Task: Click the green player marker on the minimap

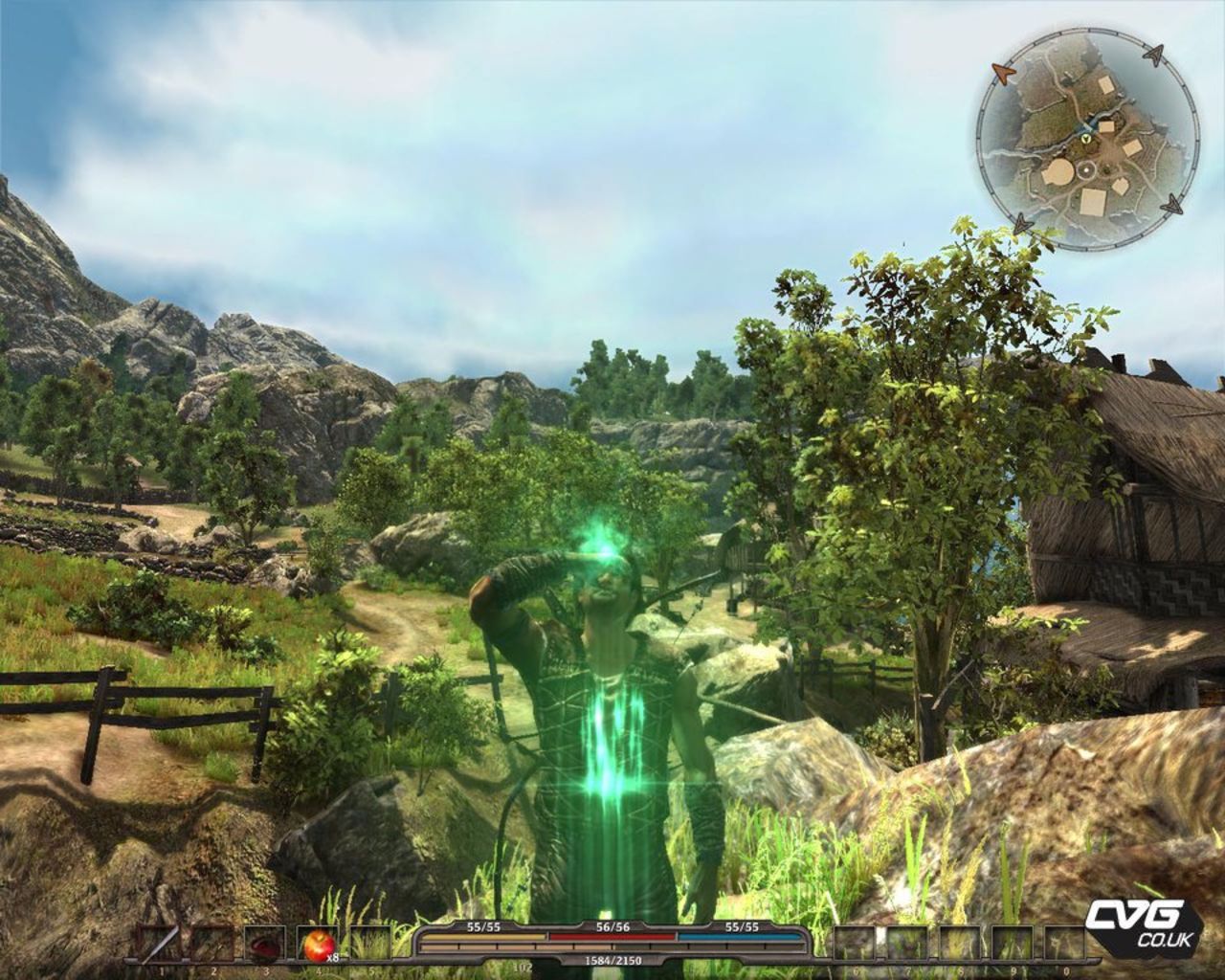Action: click(x=1086, y=139)
